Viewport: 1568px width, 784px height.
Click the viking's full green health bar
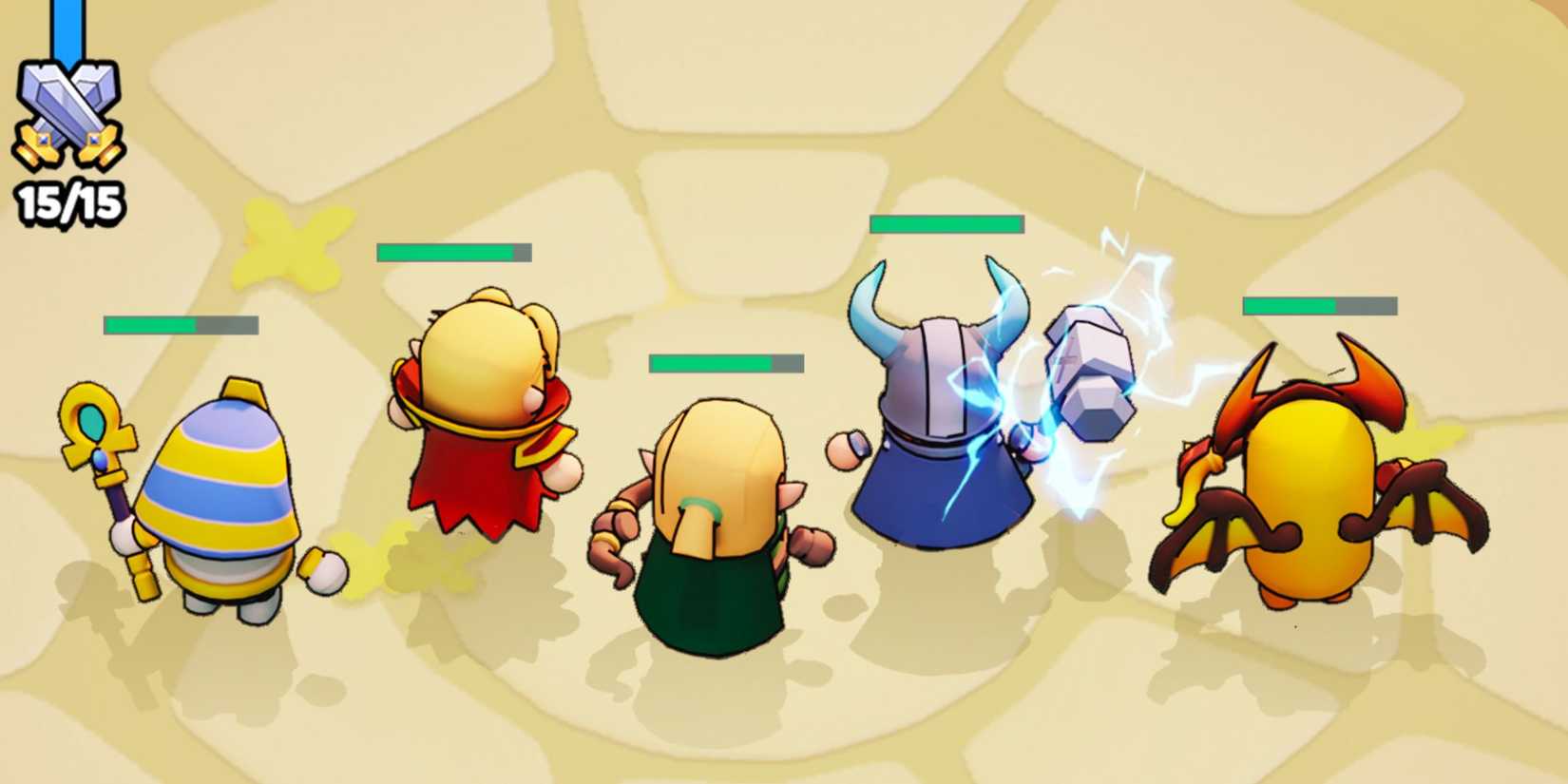(946, 223)
